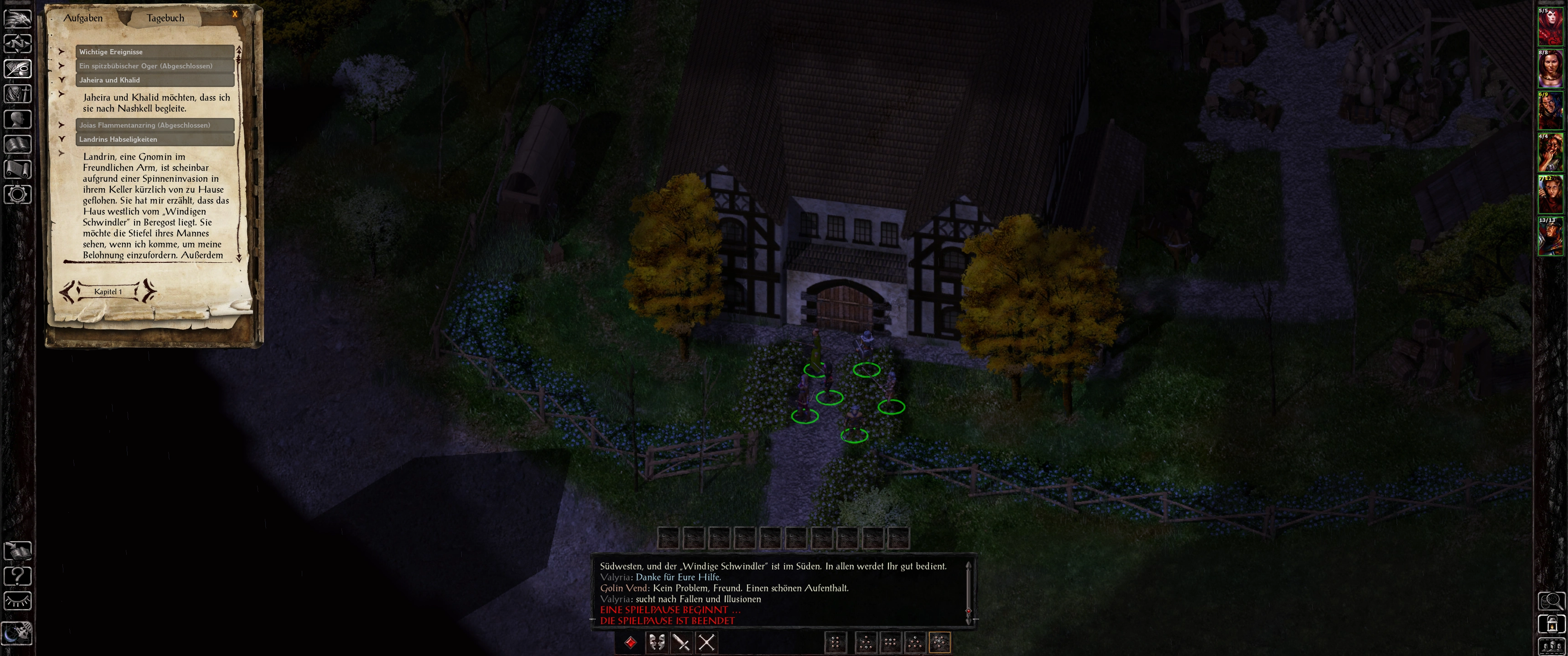Open the spellbook icon

pos(18,144)
